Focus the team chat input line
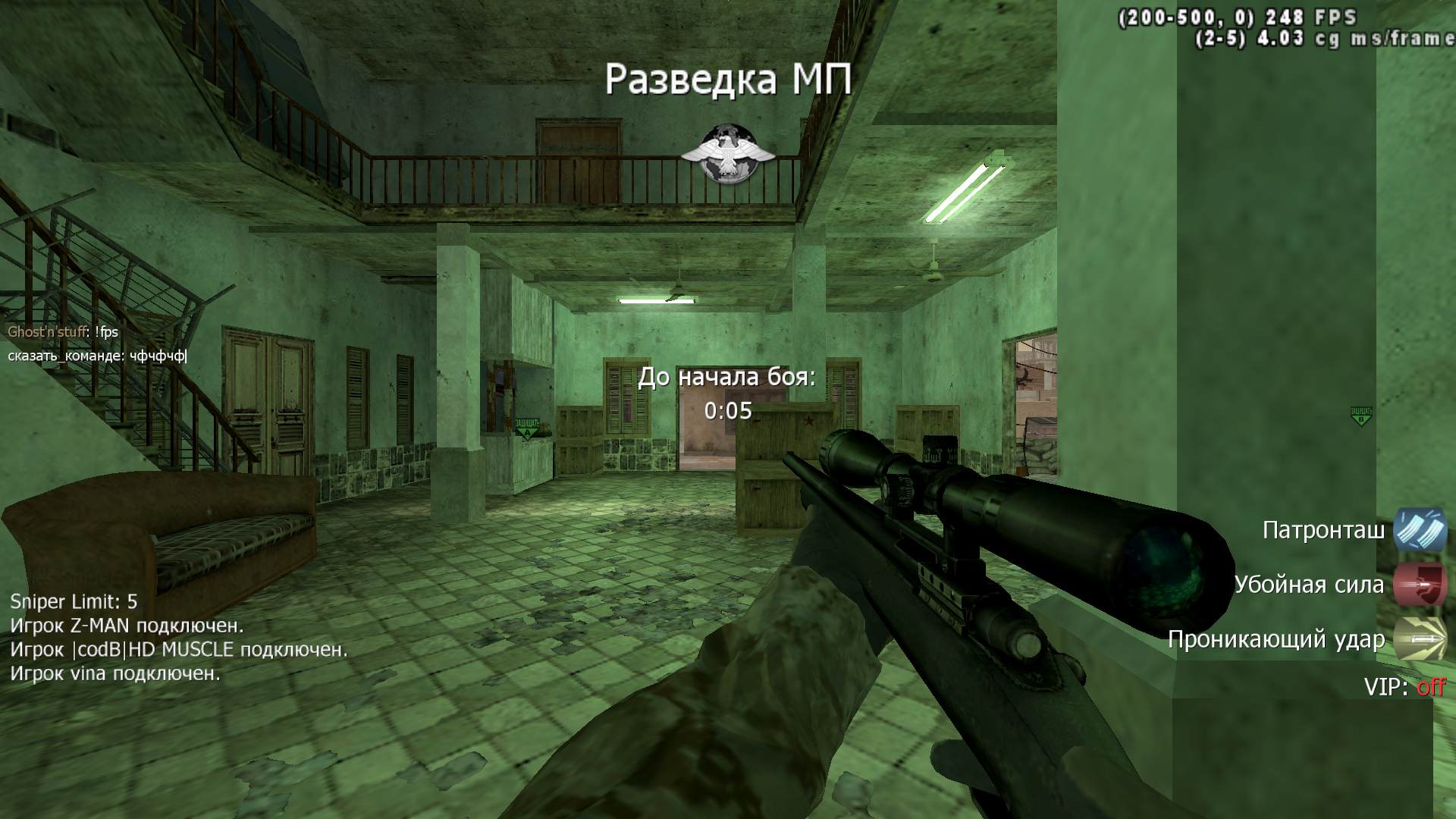1456x819 pixels. [x=97, y=356]
